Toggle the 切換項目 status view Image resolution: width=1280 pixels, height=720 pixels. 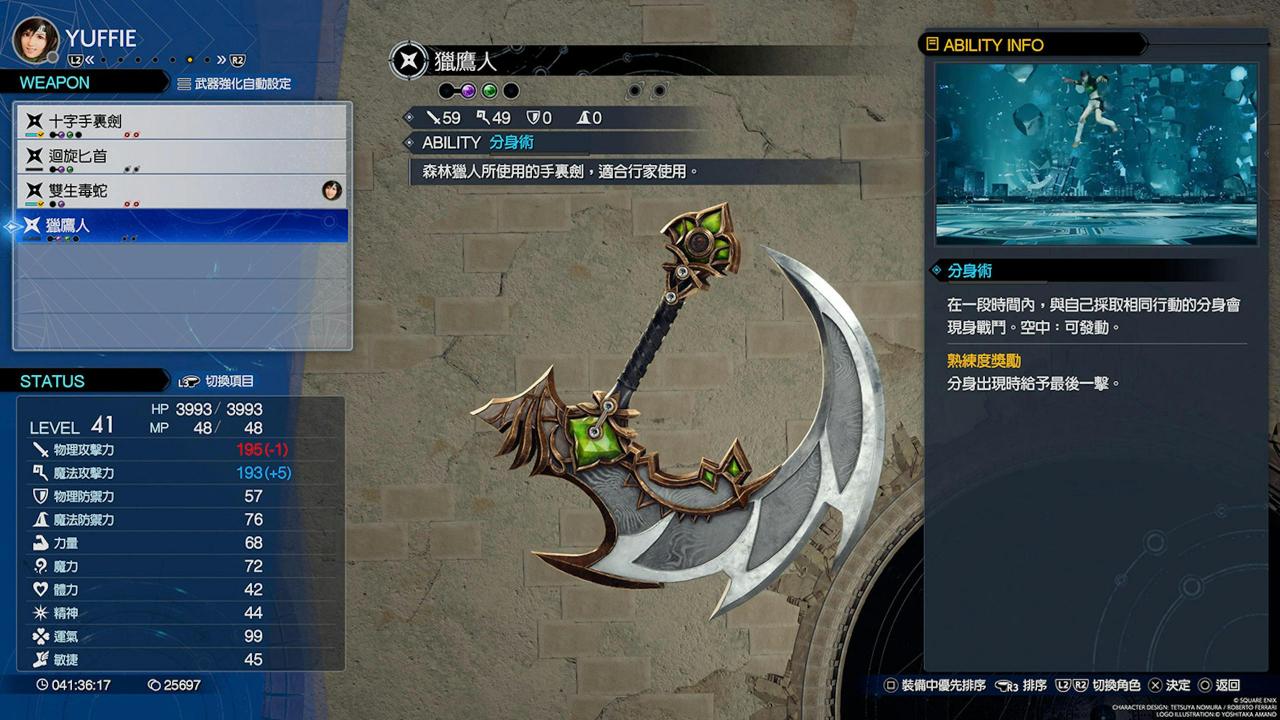click(x=218, y=381)
